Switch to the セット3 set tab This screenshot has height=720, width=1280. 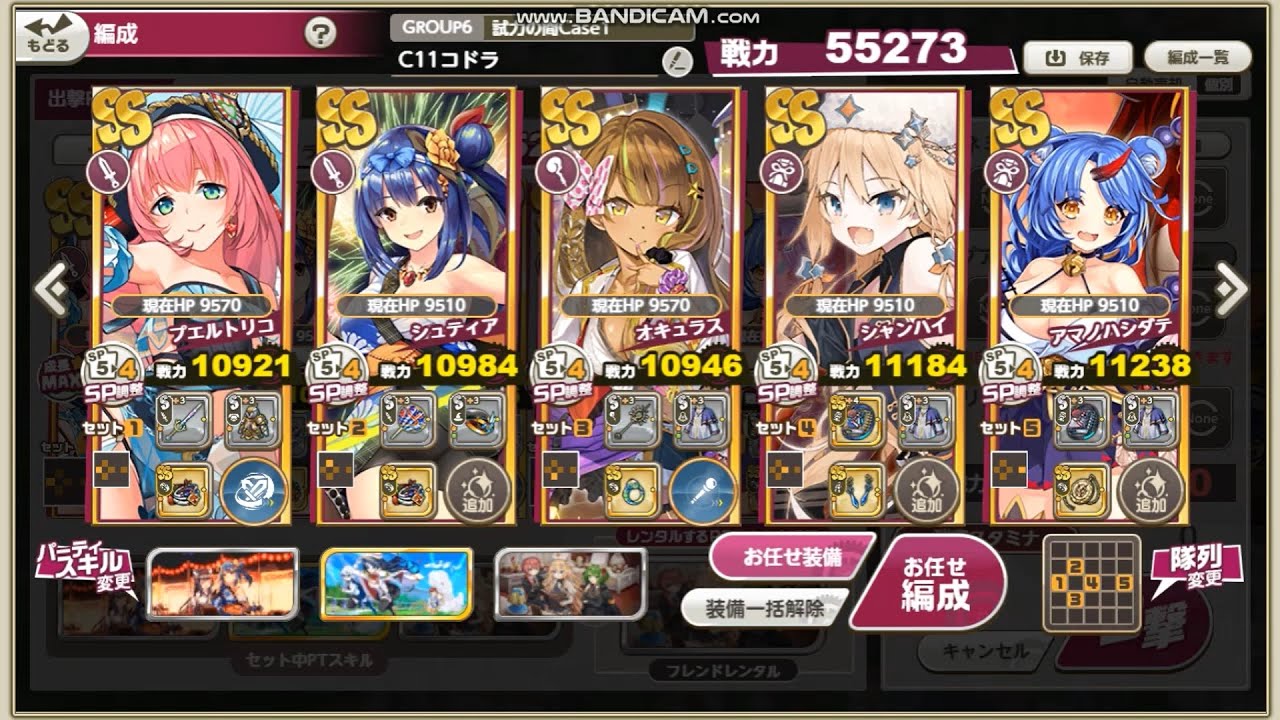point(561,426)
